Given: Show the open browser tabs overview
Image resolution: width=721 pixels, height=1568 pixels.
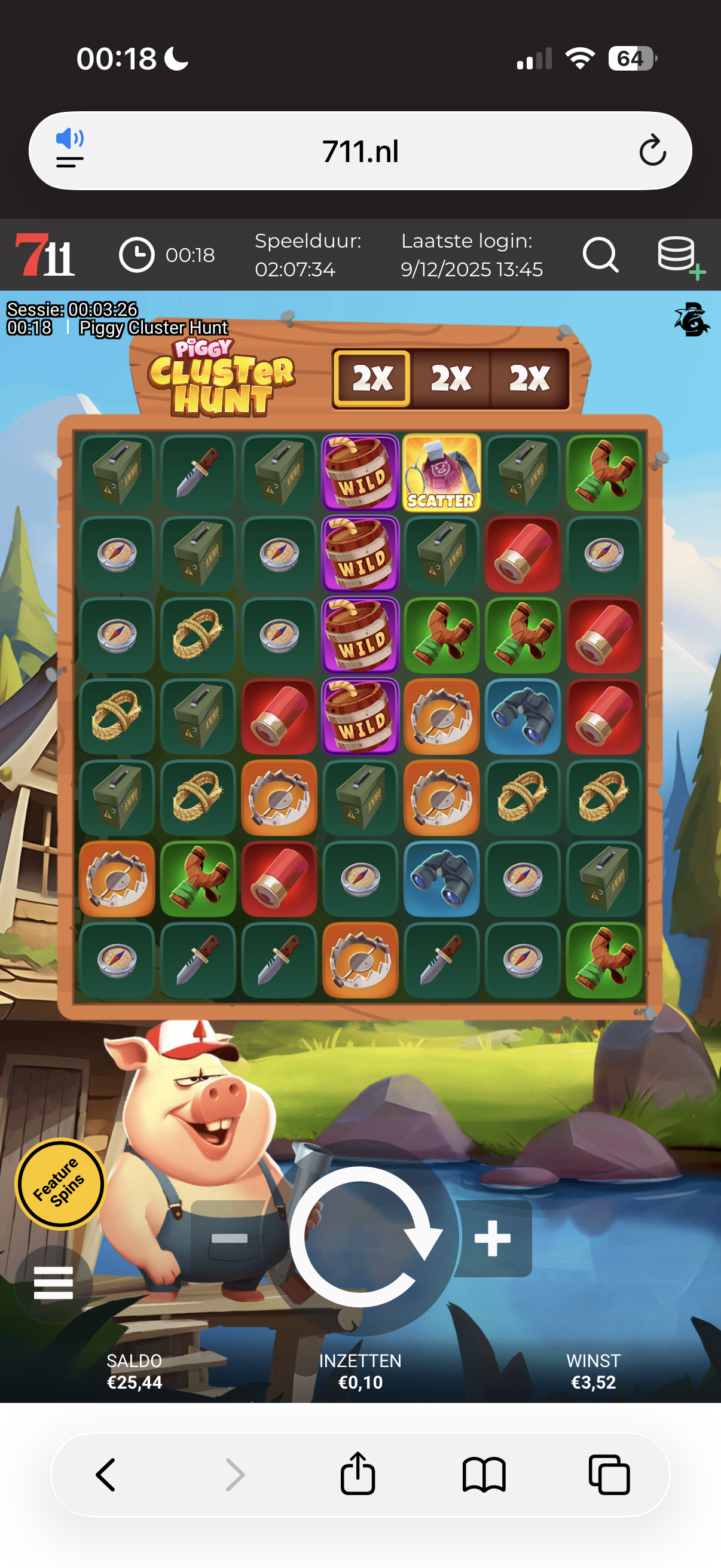Looking at the screenshot, I should coord(609,1474).
